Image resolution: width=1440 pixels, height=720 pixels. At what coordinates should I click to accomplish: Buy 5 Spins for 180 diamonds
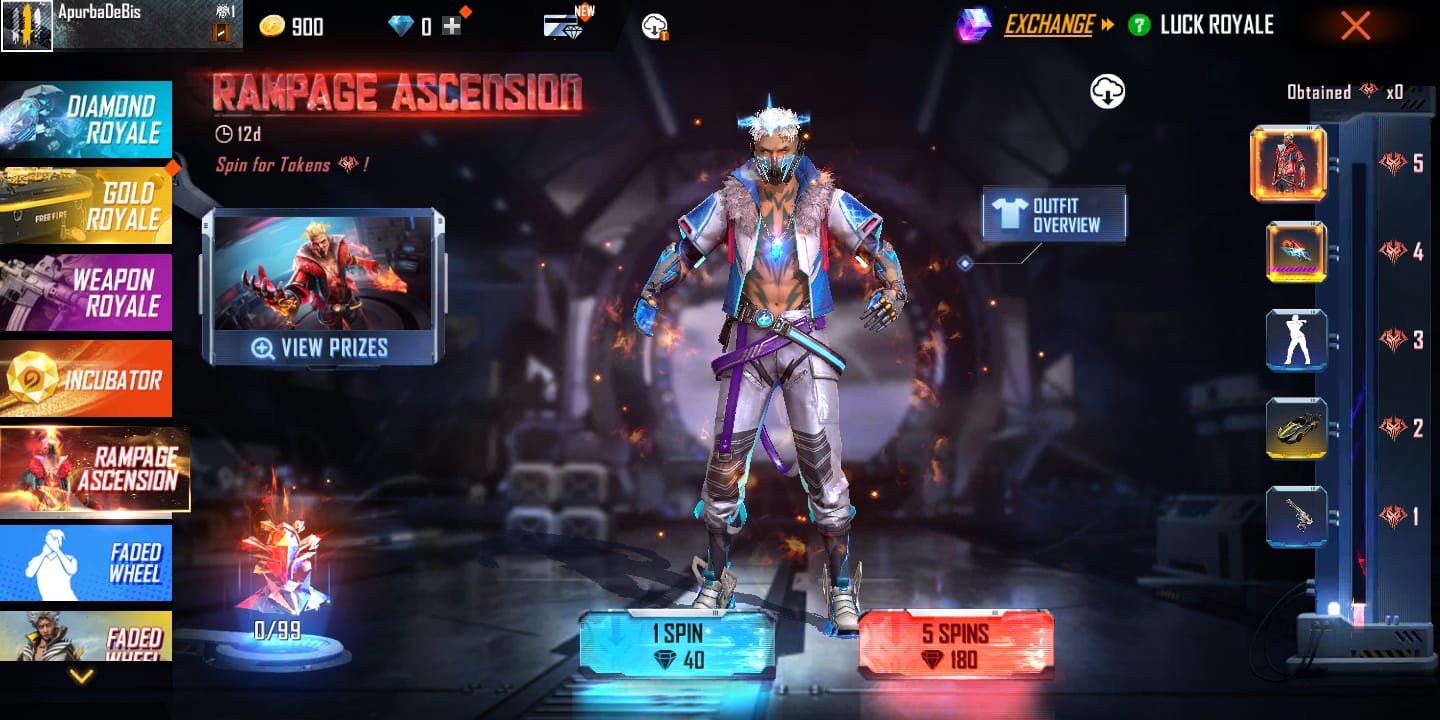coord(955,645)
